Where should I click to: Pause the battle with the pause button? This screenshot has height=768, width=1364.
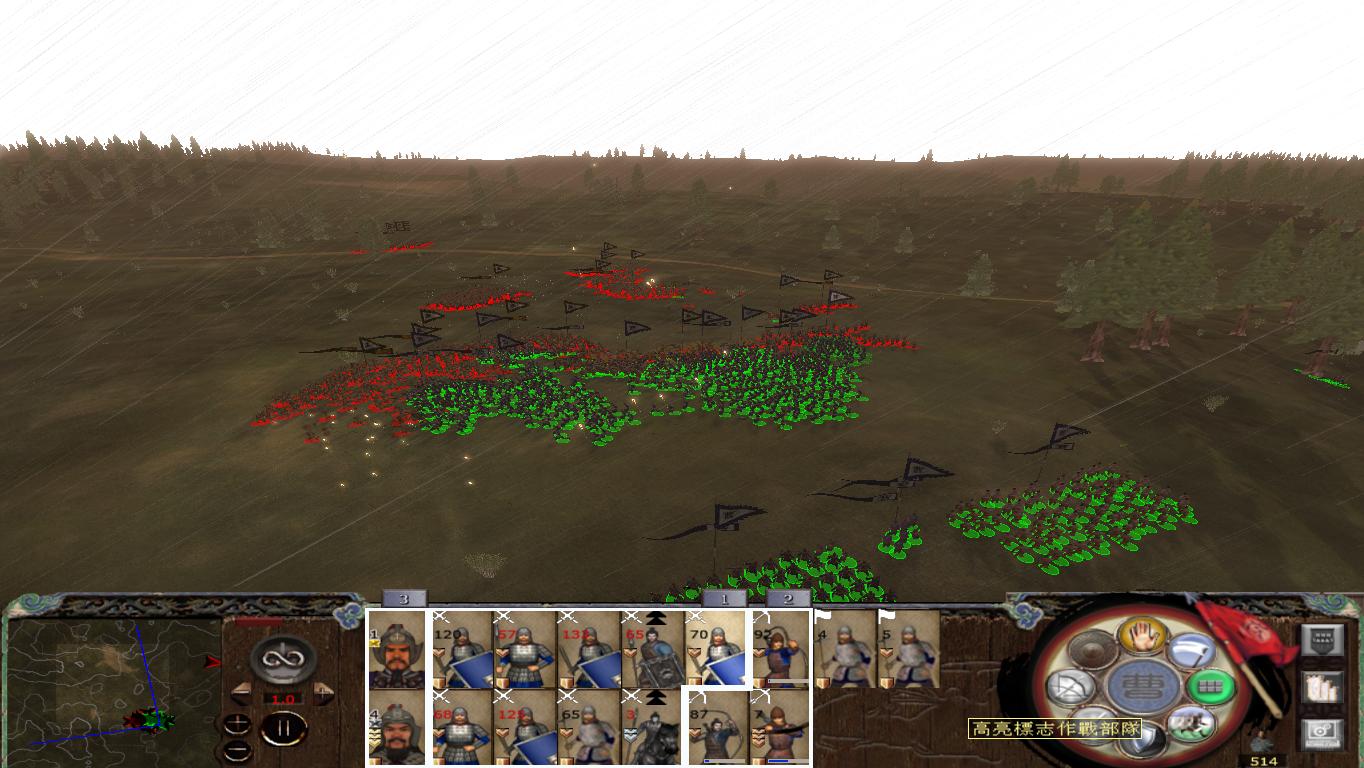click(284, 729)
